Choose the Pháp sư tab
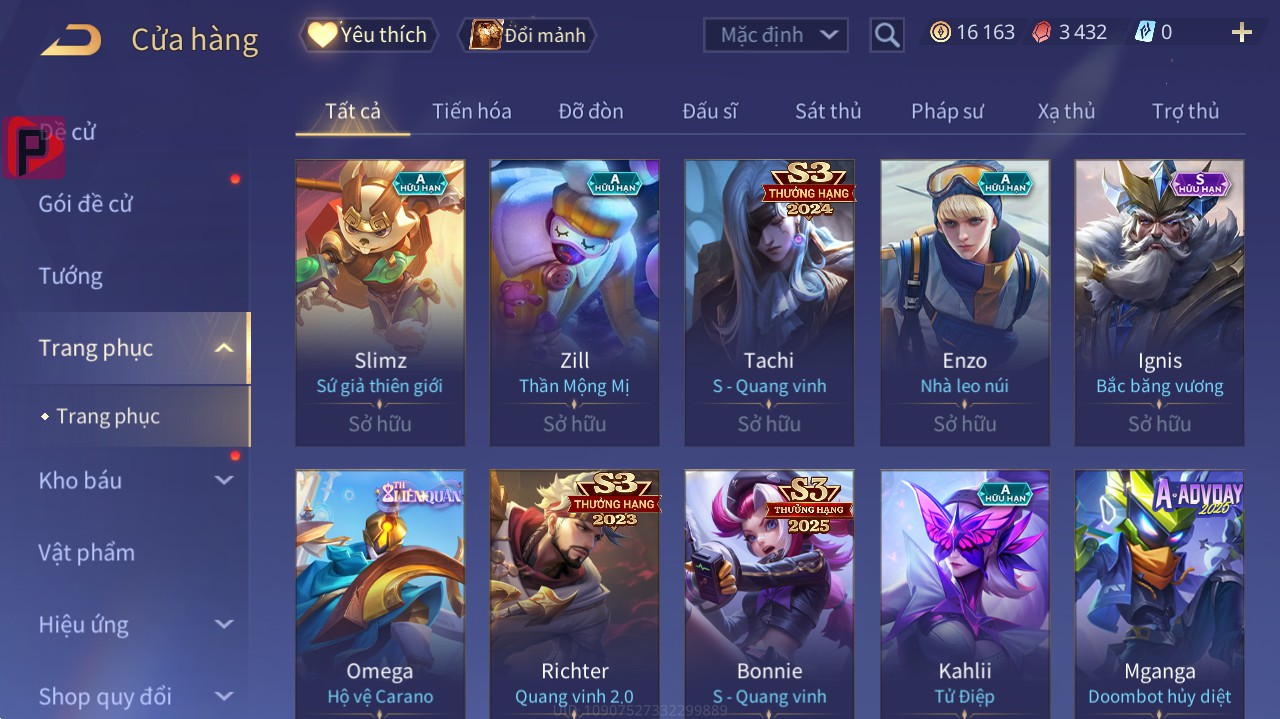The height and width of the screenshot is (719, 1280). point(947,111)
